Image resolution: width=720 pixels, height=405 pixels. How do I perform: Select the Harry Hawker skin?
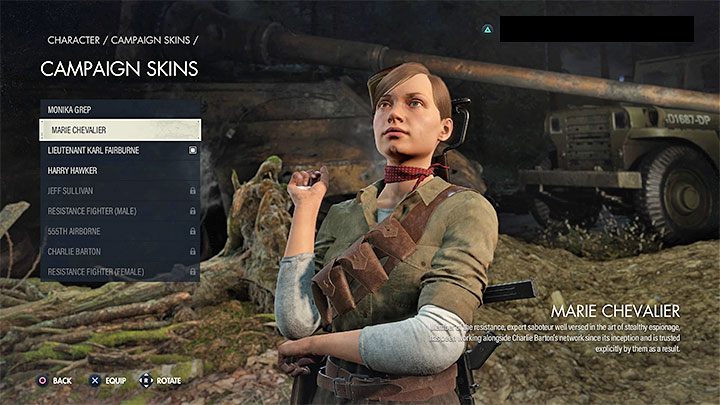point(120,170)
